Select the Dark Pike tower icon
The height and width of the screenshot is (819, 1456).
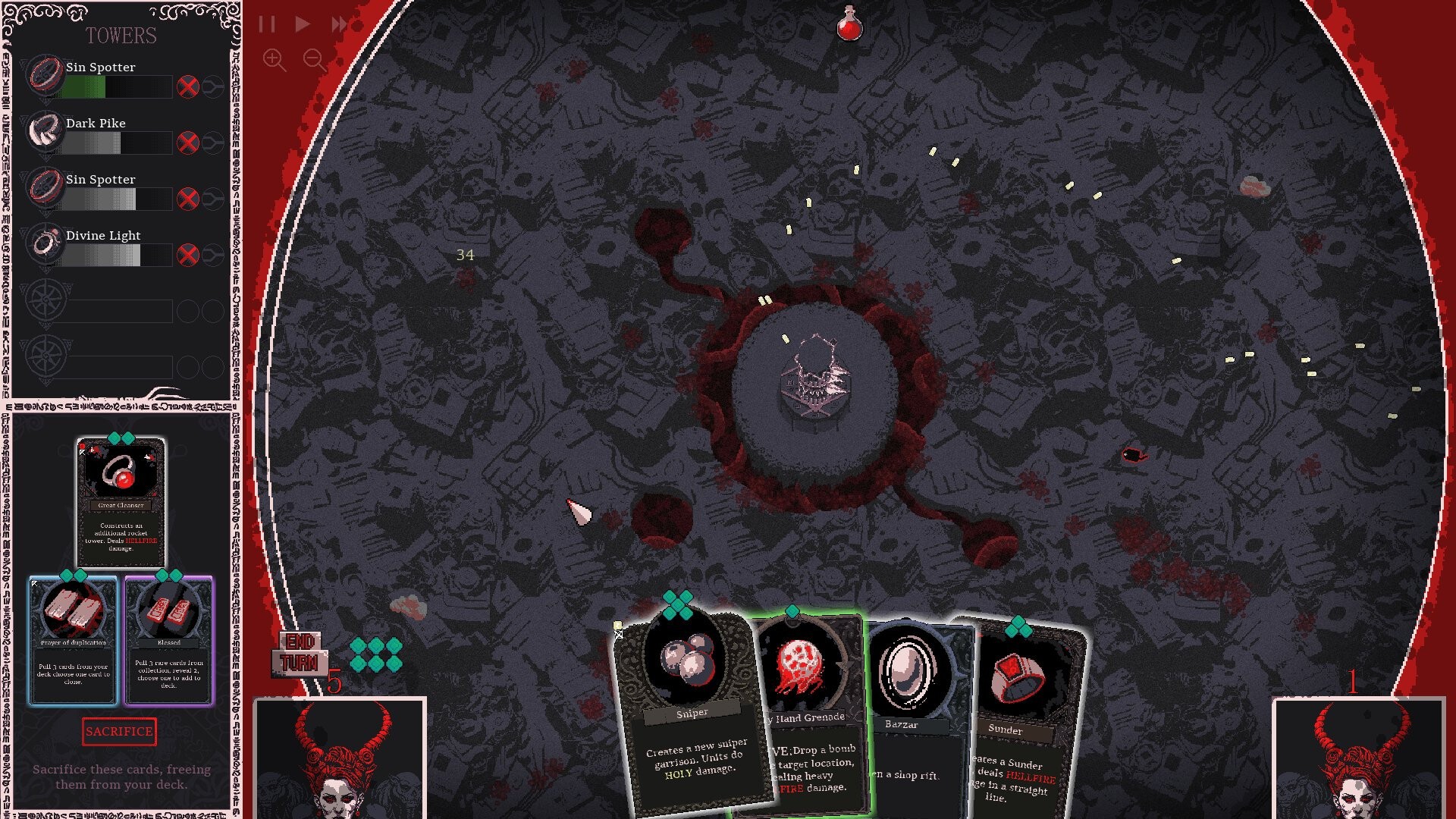pyautogui.click(x=45, y=131)
